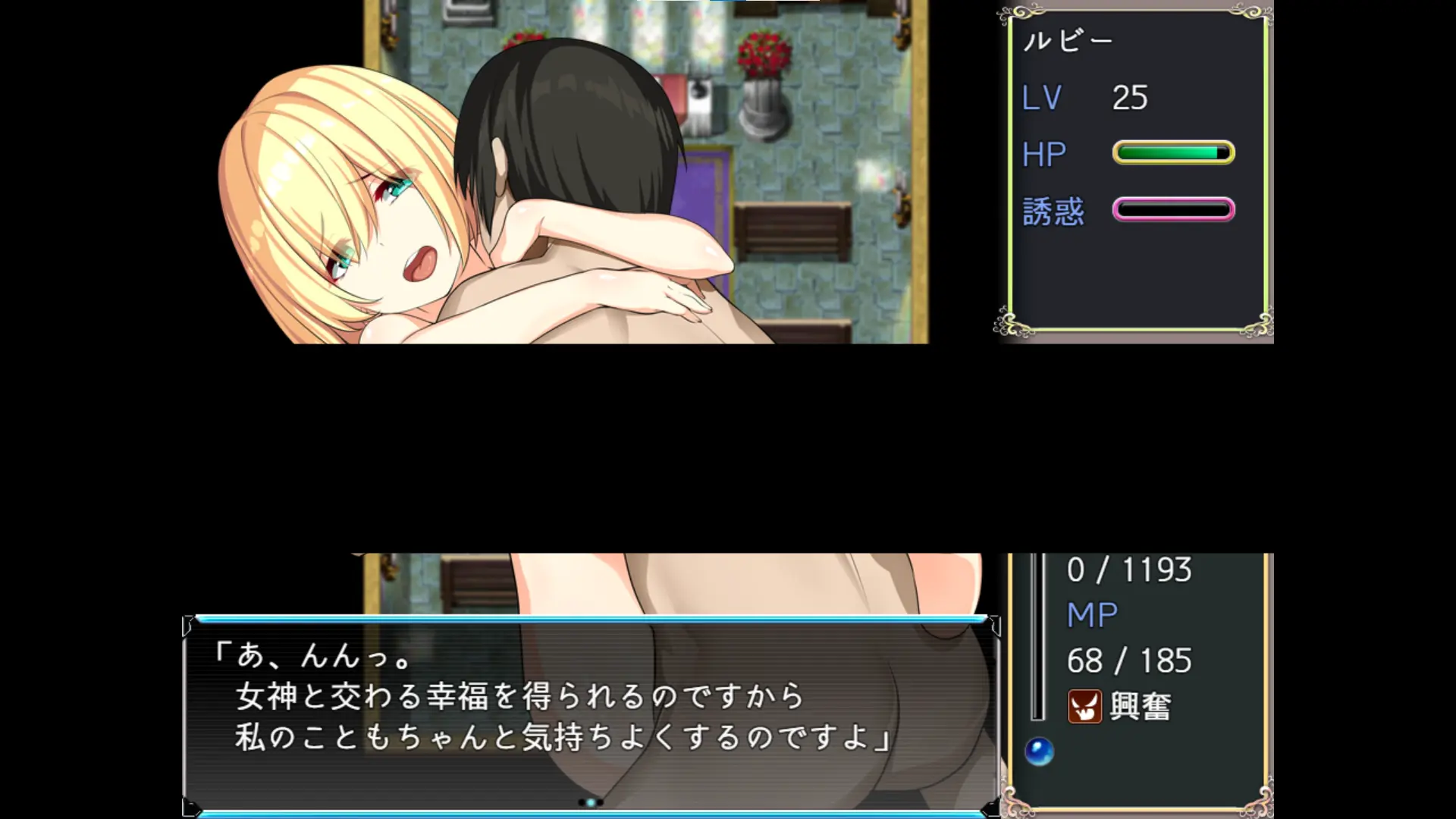The image size is (1456, 819).
Task: Select the 興奮 status effect icon
Action: click(x=1084, y=707)
